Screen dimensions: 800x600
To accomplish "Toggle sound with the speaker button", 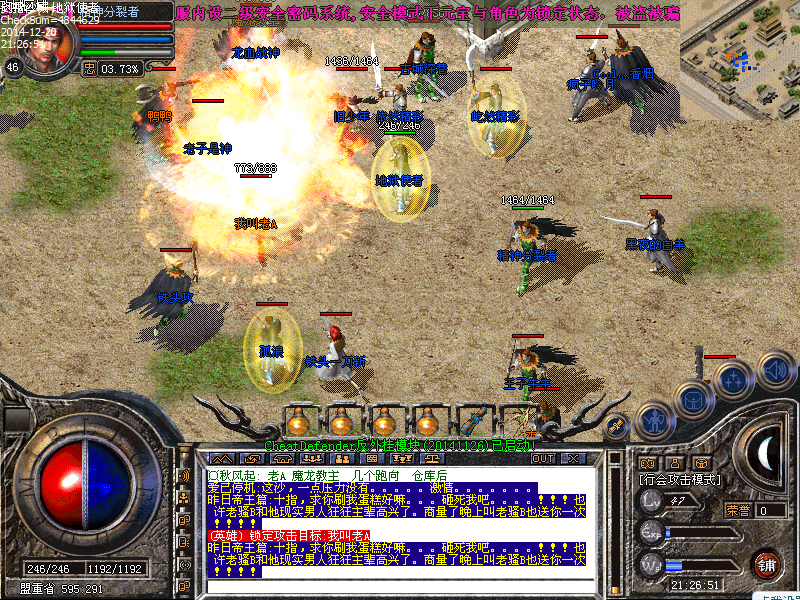I will click(x=775, y=370).
